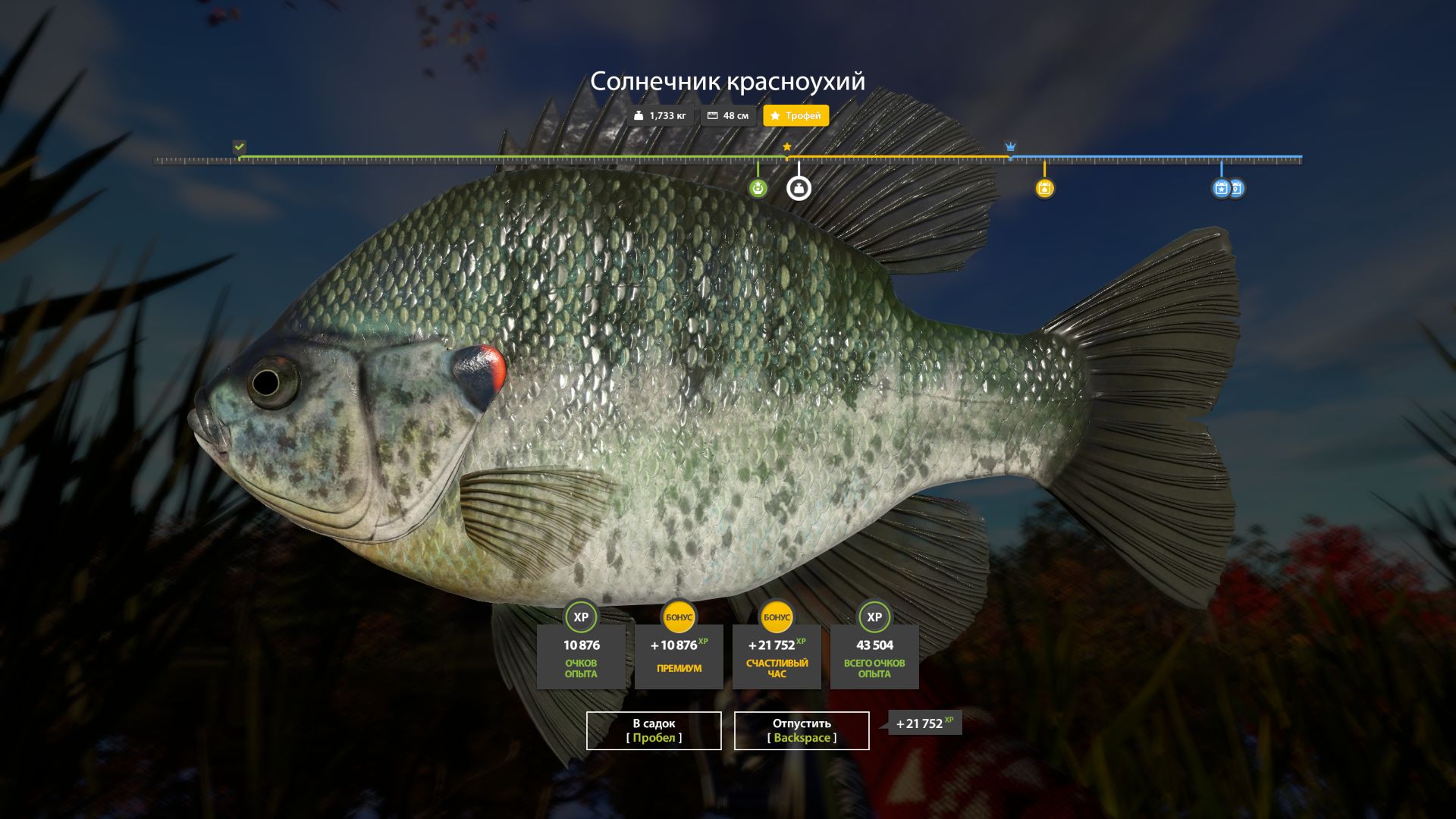Click the weight scale icon beside 1,733 кг
The image size is (1456, 819).
tap(639, 115)
